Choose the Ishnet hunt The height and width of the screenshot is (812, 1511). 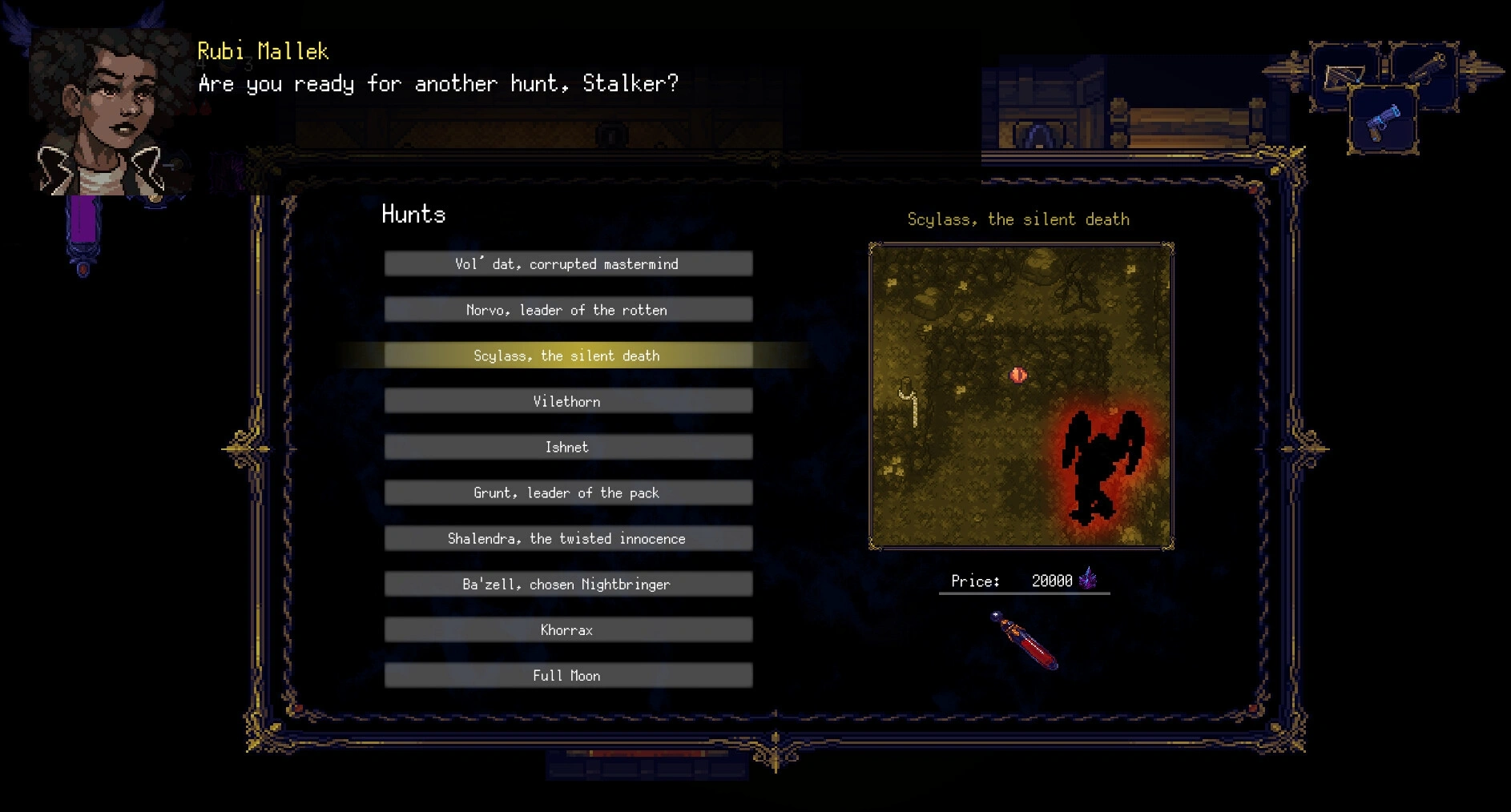(567, 447)
